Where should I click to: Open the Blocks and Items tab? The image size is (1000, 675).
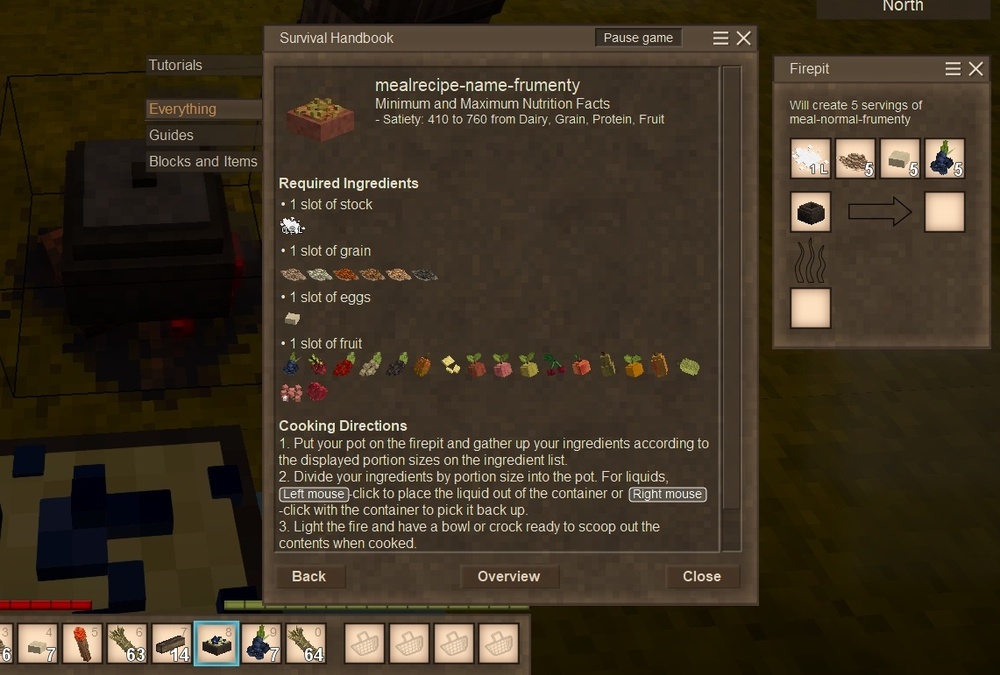[x=203, y=161]
